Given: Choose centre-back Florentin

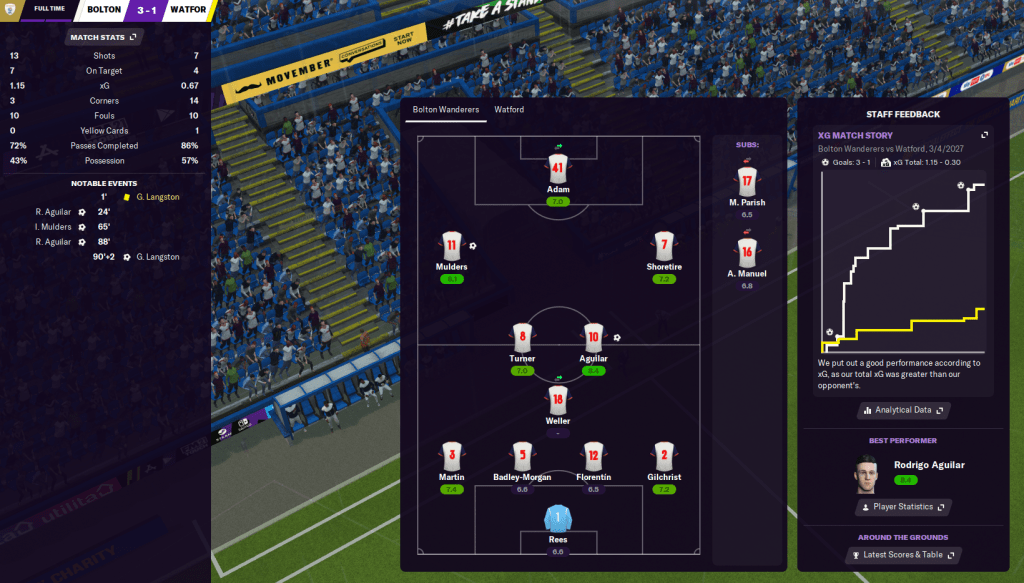Looking at the screenshot, I should [x=593, y=456].
